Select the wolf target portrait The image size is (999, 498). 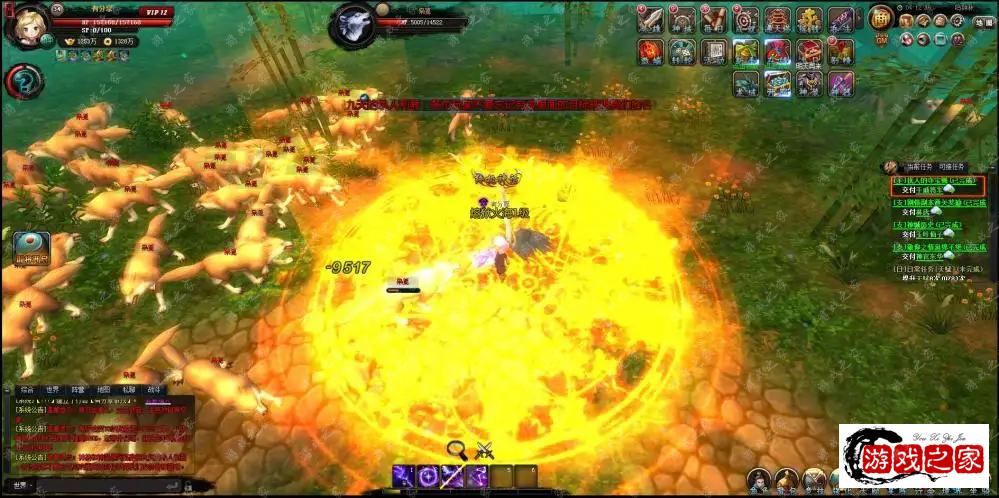point(356,24)
